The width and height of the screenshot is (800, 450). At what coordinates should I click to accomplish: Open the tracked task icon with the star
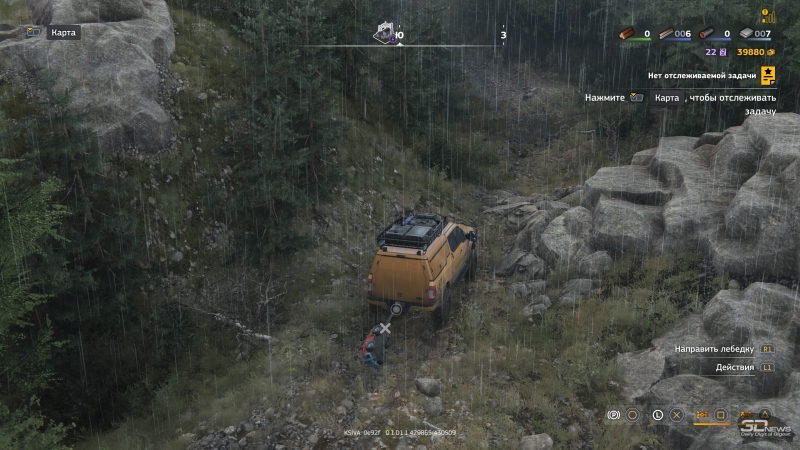point(768,74)
